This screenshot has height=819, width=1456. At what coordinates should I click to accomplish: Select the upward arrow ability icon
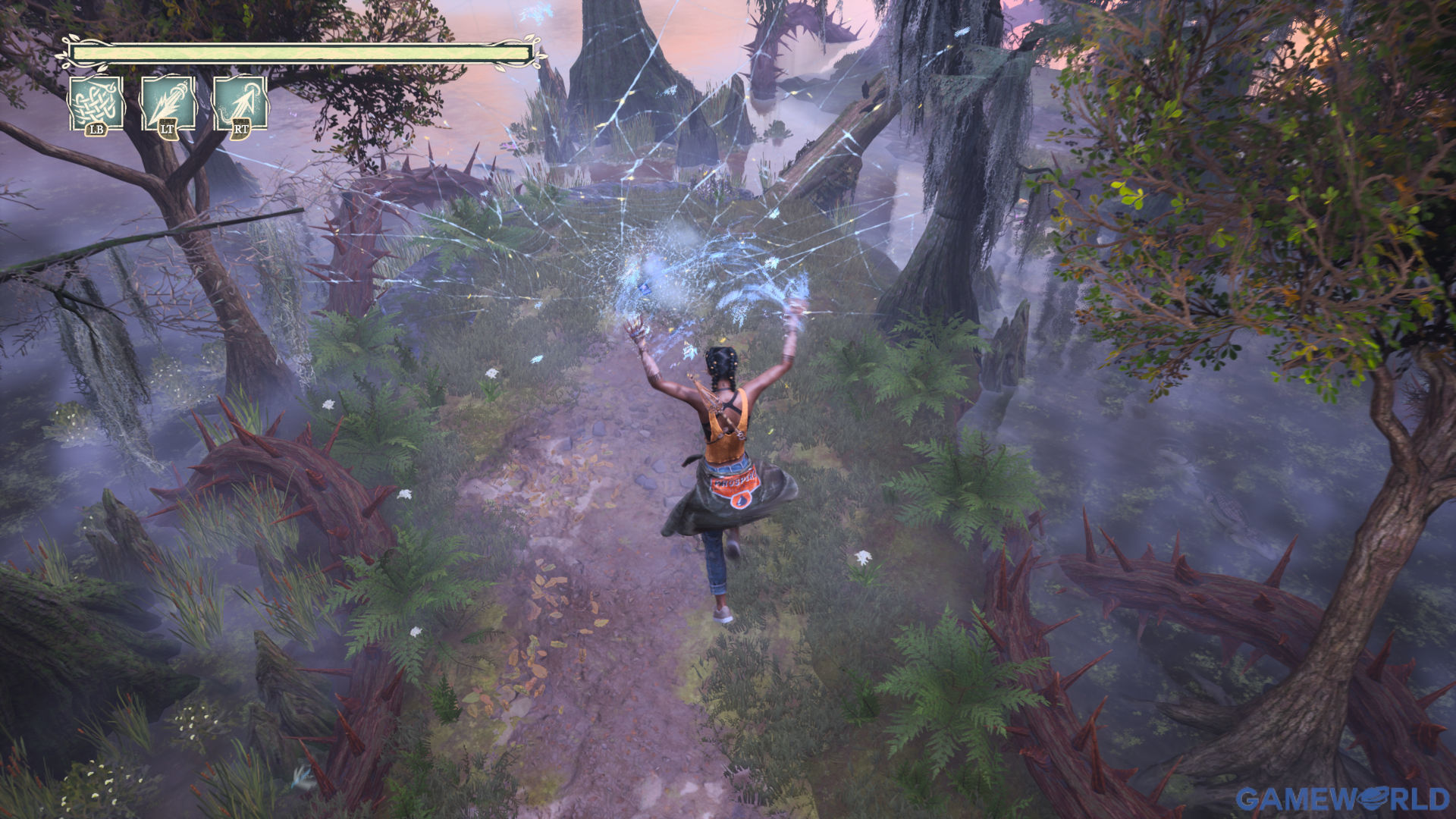(x=240, y=104)
